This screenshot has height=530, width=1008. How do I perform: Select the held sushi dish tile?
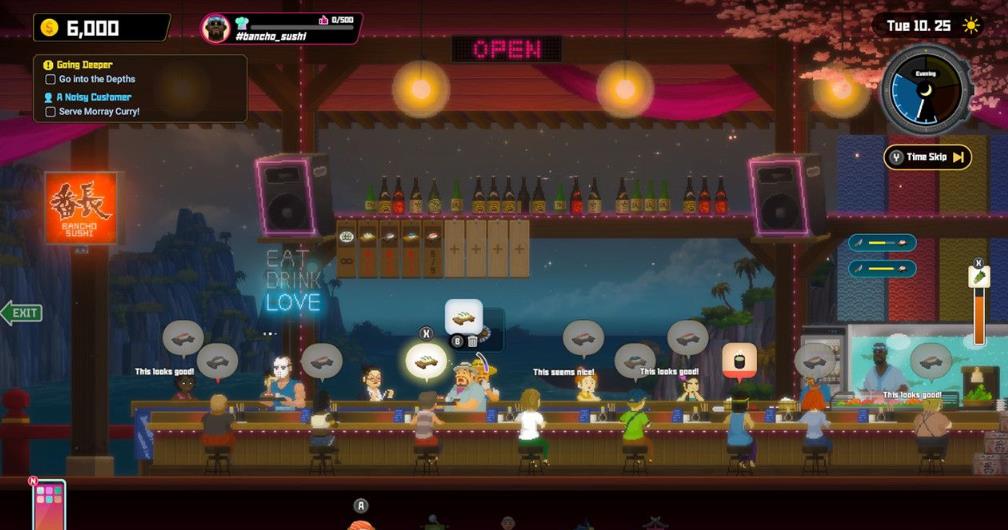coord(463,317)
